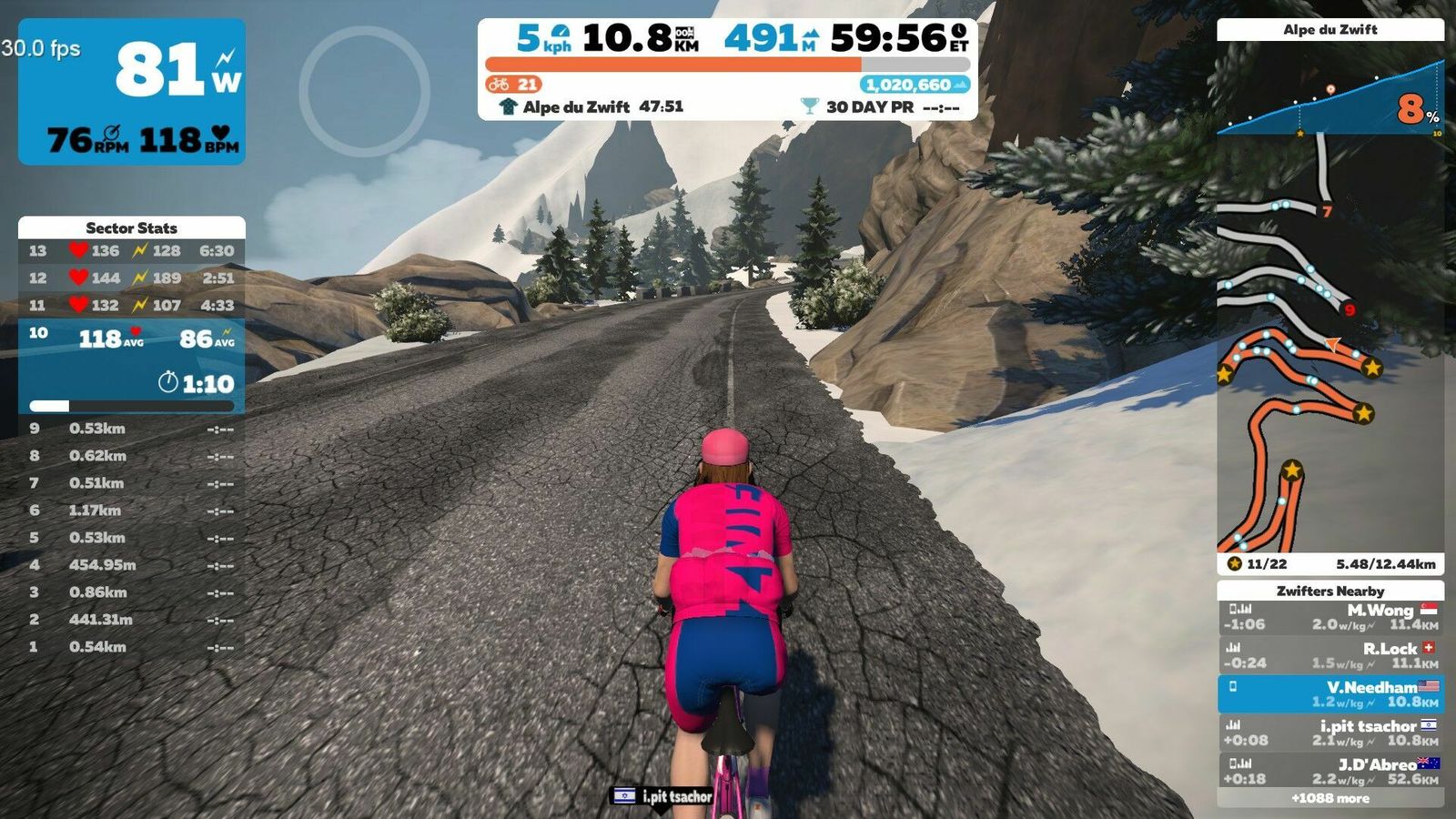Select sector 13 row in Sector Stats
This screenshot has width=1456, height=819.
point(132,250)
